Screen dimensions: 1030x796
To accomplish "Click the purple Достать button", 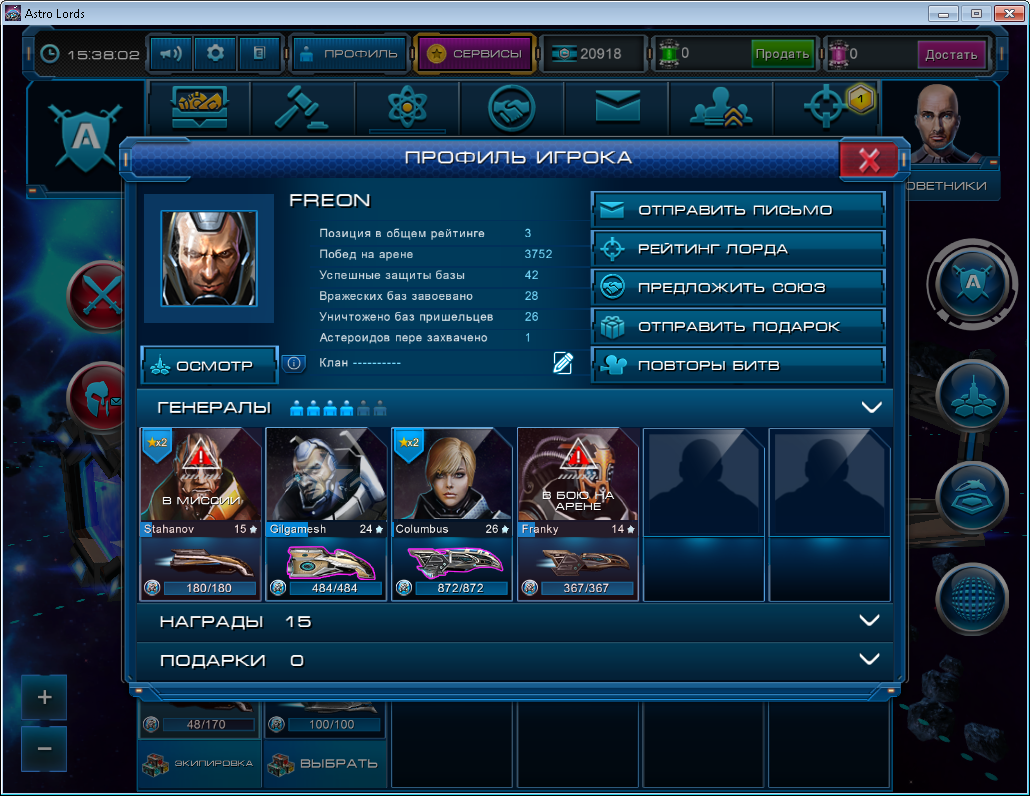I will click(x=950, y=54).
